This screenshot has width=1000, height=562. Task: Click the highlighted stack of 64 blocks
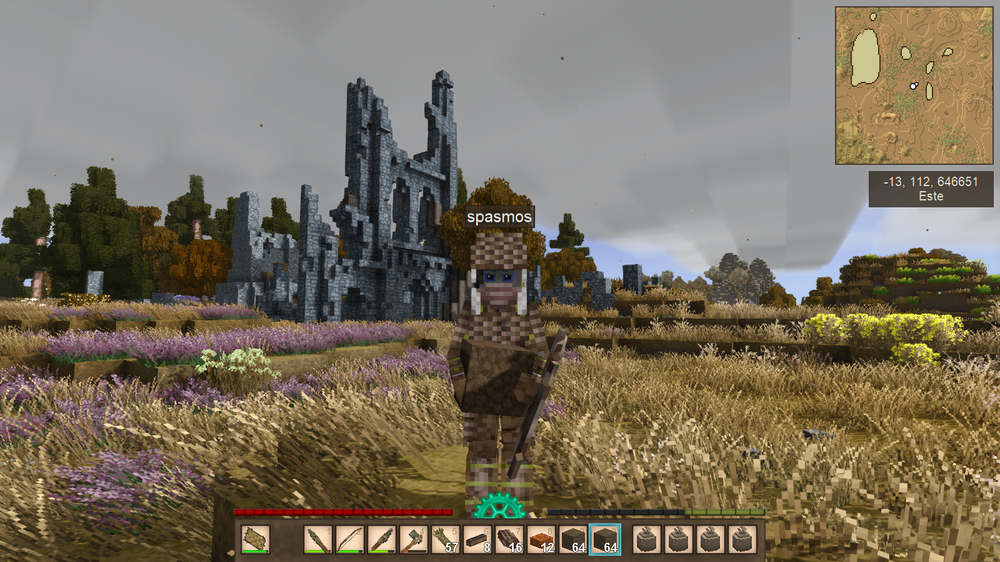tap(605, 539)
